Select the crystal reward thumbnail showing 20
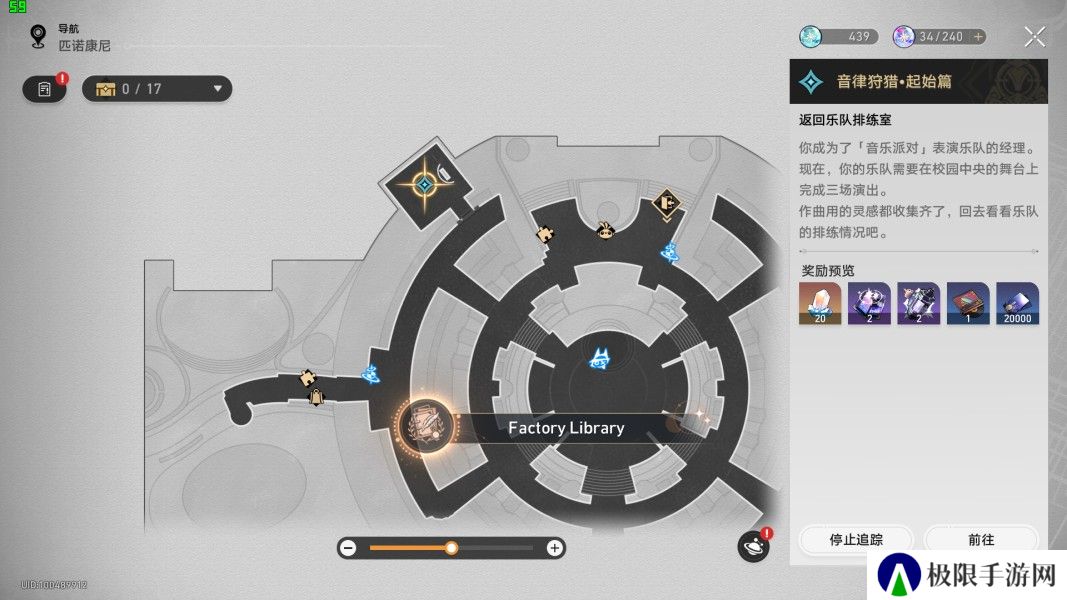 [x=819, y=303]
